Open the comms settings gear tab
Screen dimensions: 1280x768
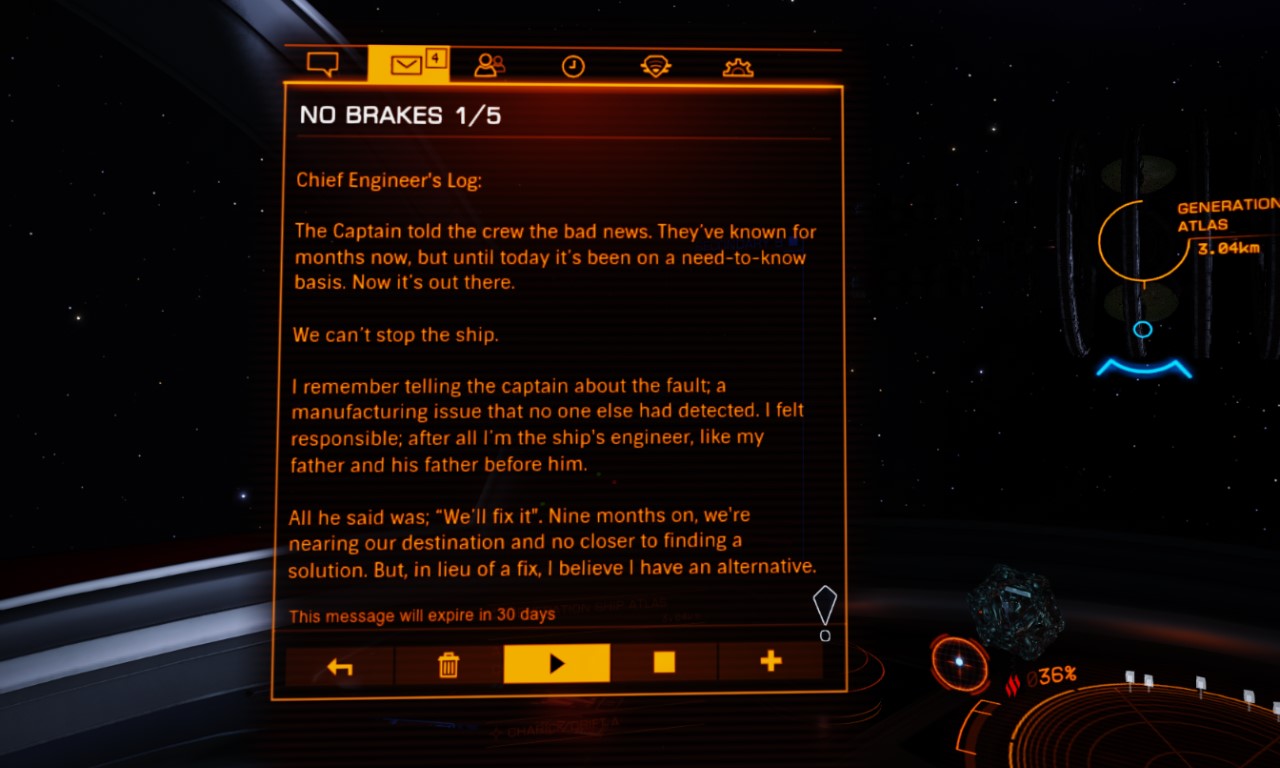[x=738, y=67]
